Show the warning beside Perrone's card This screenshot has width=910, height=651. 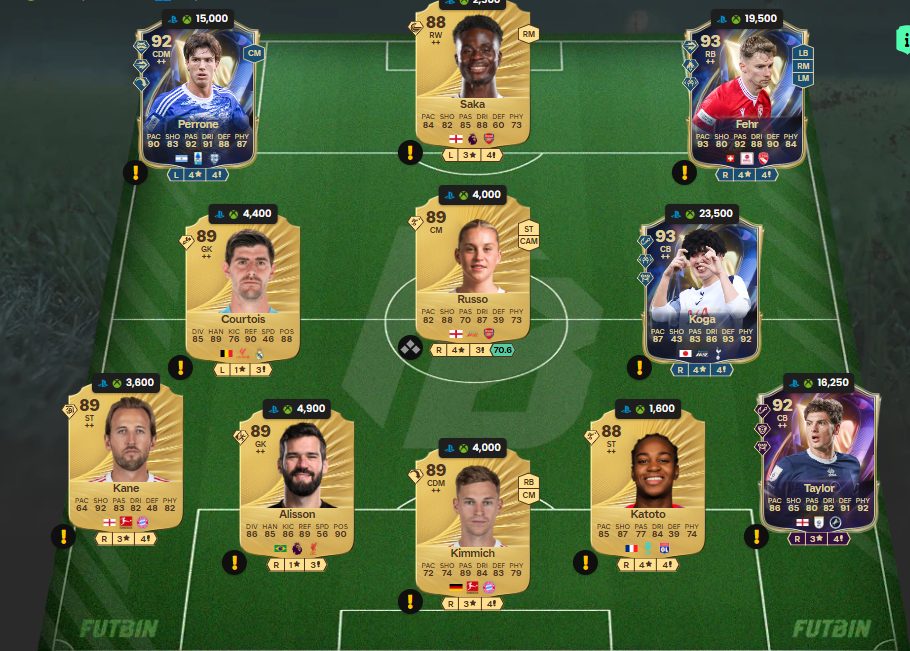[x=135, y=172]
